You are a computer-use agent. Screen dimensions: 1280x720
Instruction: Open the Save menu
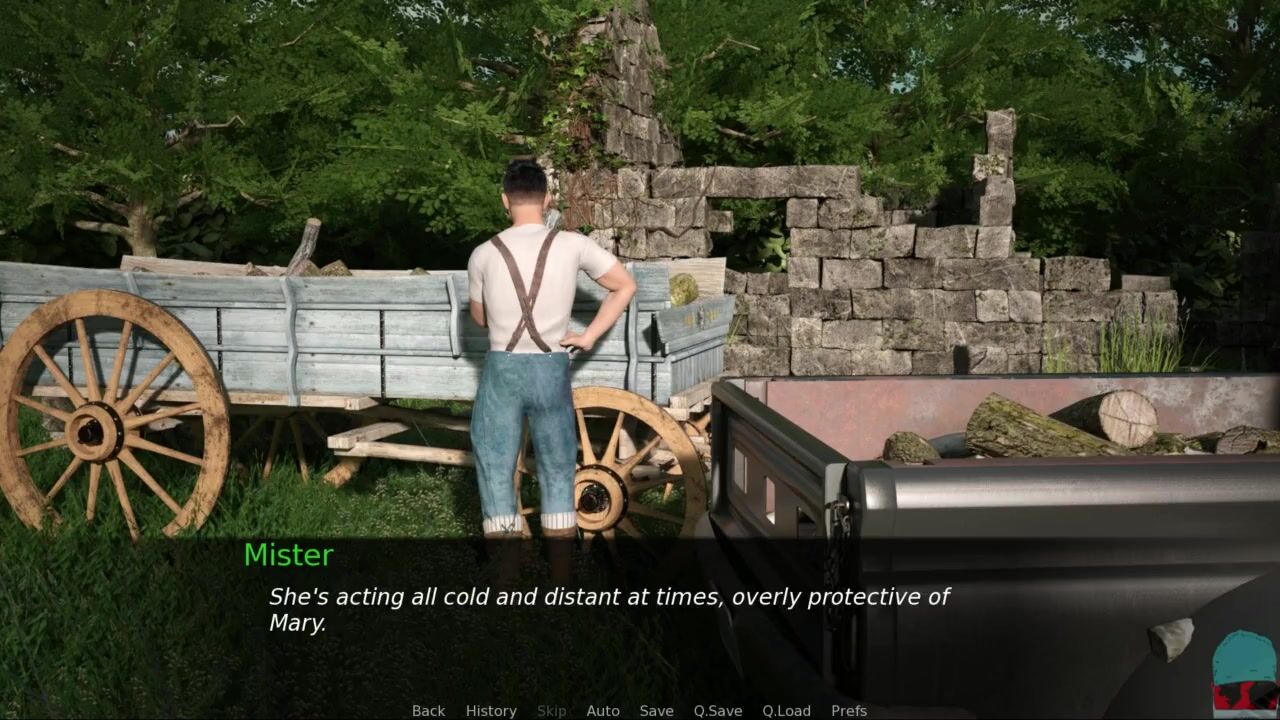point(656,711)
